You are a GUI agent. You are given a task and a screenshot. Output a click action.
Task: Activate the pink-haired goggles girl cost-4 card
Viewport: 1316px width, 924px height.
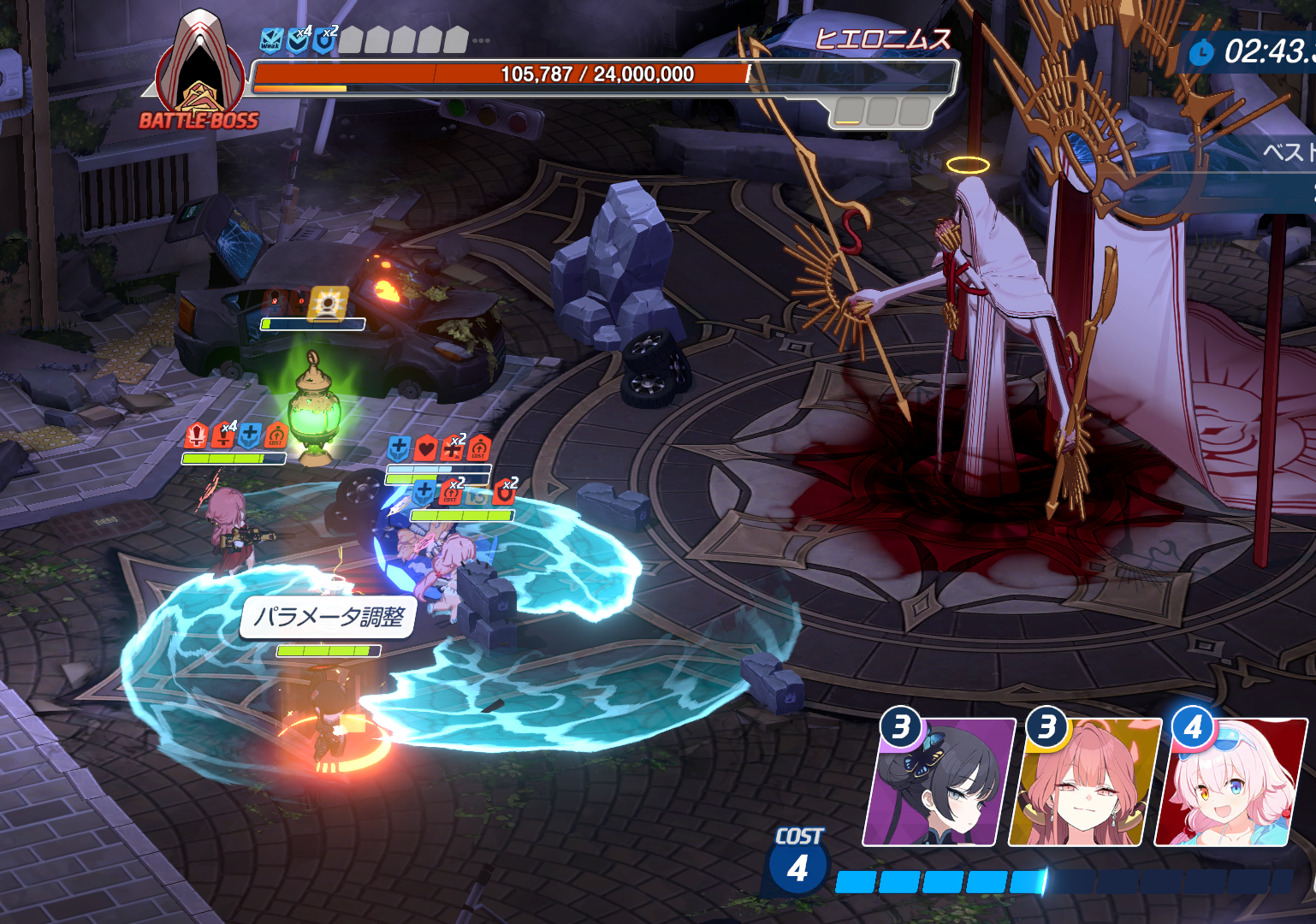[x=1230, y=783]
